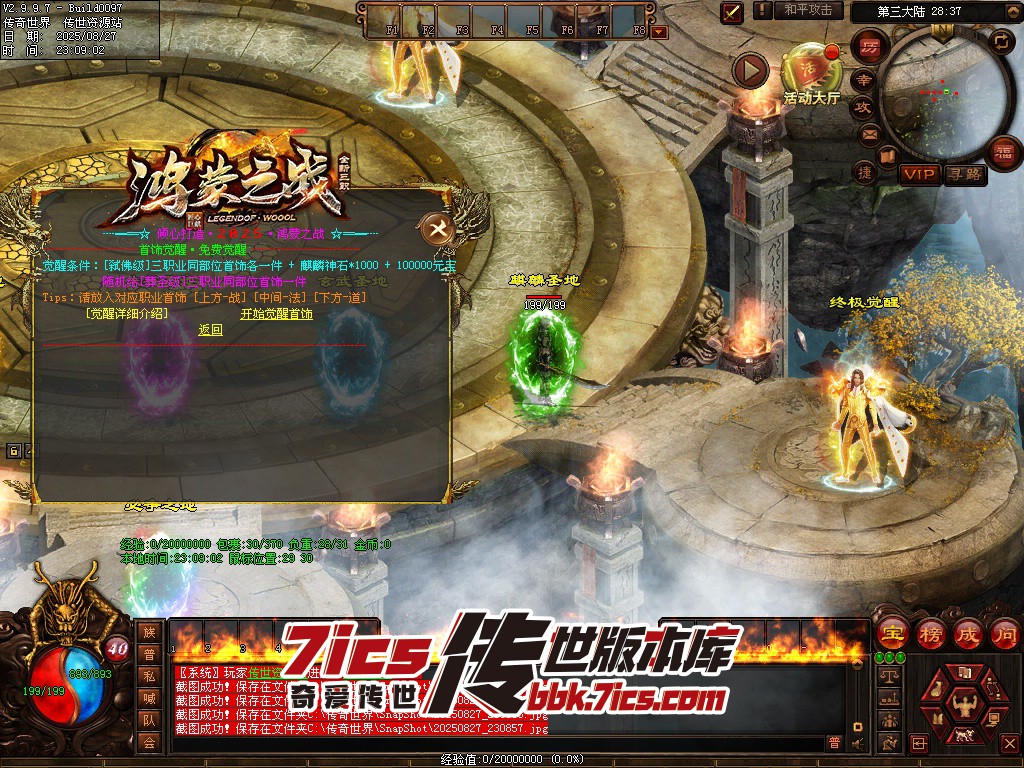Click the round play arrow button
Screen dimensions: 1024x768
tap(750, 70)
